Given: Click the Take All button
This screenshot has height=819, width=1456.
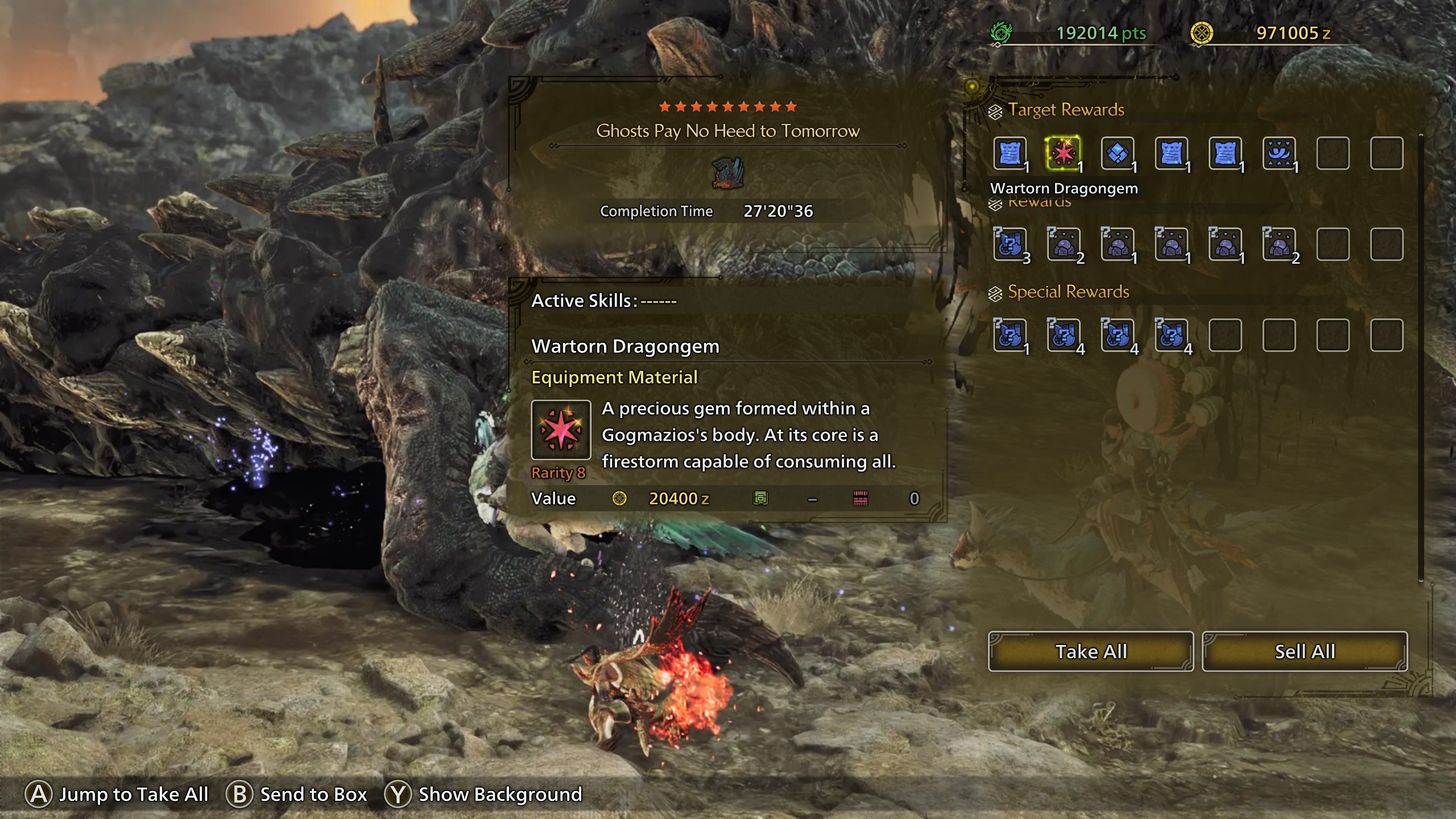Looking at the screenshot, I should [x=1090, y=651].
